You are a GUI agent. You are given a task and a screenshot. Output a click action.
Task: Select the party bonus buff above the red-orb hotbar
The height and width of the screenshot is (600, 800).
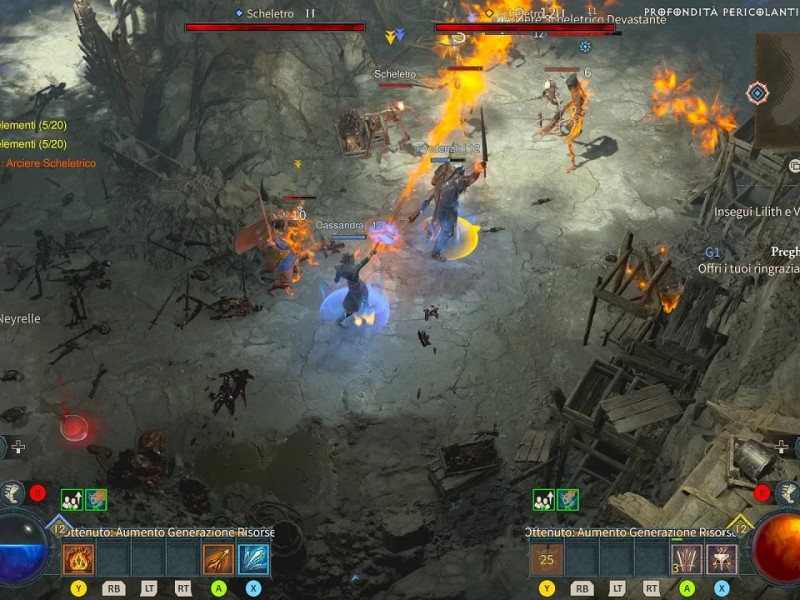(543, 499)
